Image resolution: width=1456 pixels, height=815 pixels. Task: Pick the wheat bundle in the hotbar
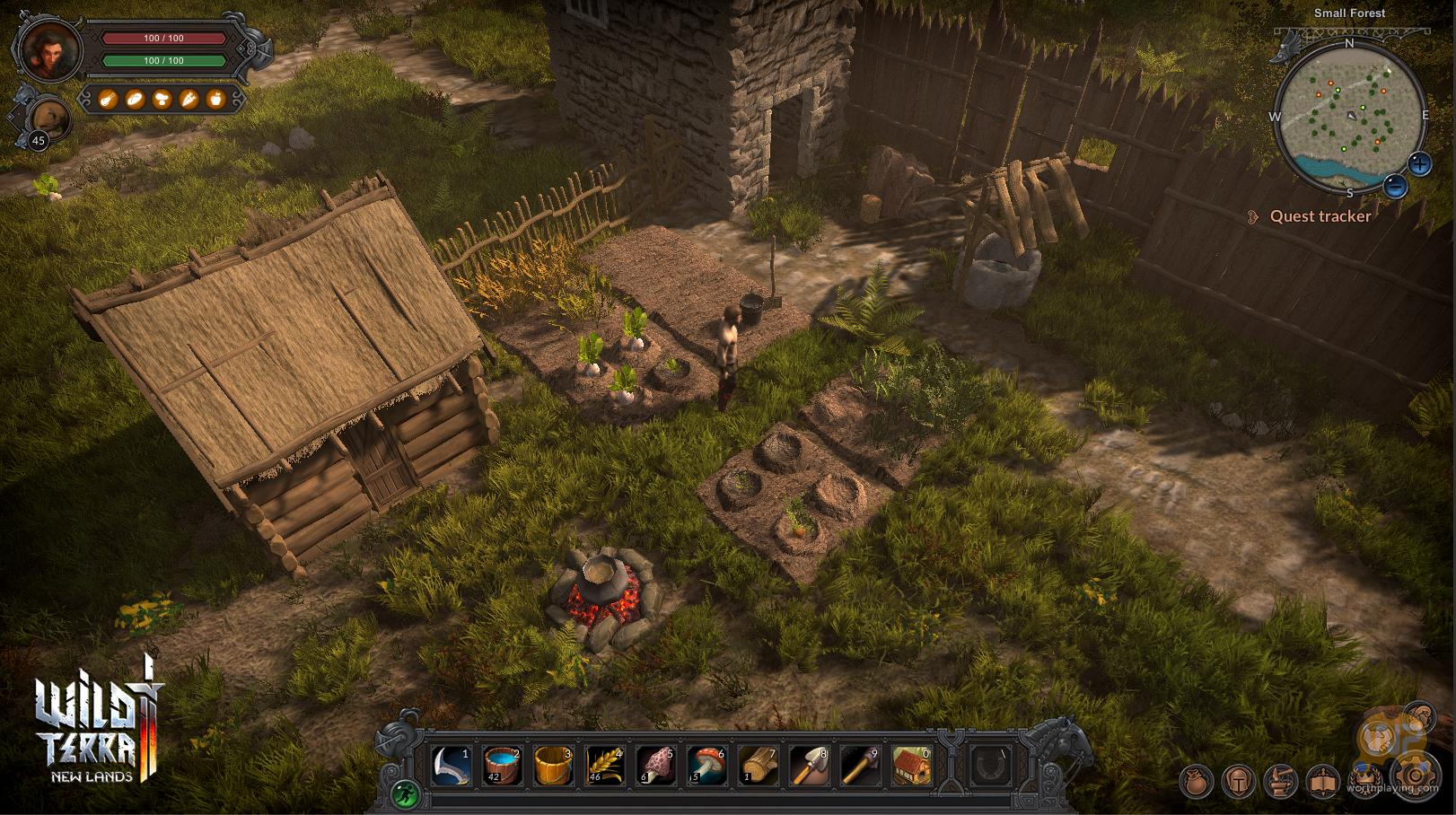(x=605, y=767)
